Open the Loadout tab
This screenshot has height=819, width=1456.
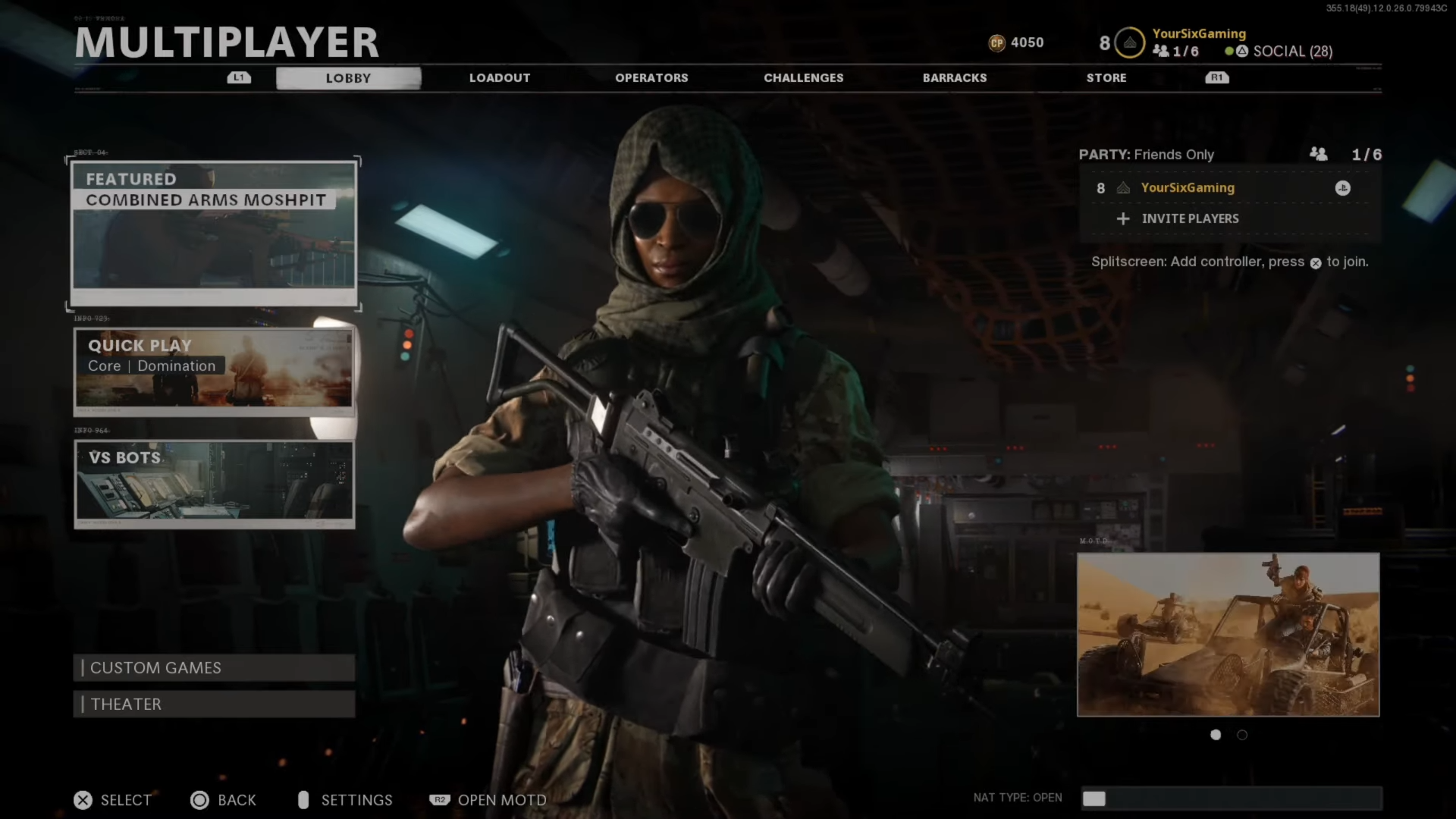[499, 78]
